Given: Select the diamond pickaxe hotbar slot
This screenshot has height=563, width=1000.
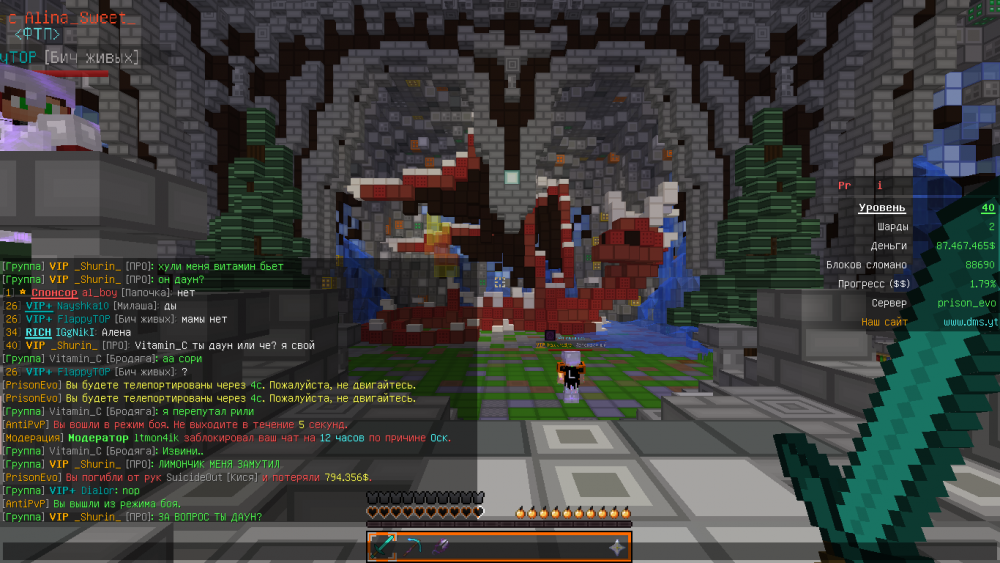Looking at the screenshot, I should click(412, 547).
